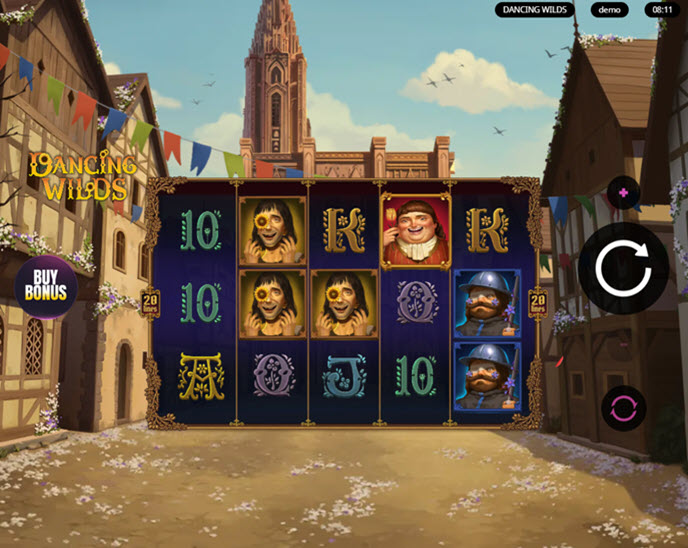Click the Dancing Wilds title pill

point(535,10)
